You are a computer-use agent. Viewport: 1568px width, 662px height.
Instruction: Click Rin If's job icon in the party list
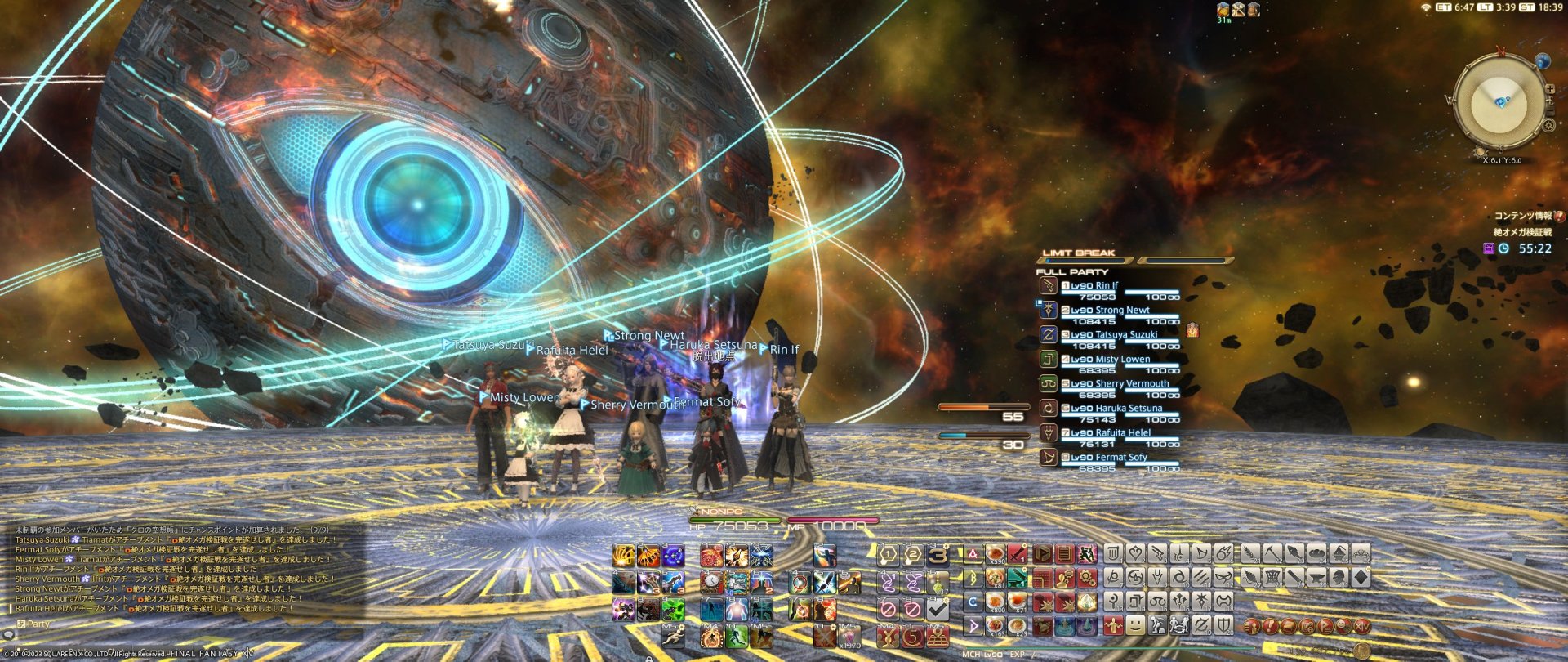(x=1049, y=286)
